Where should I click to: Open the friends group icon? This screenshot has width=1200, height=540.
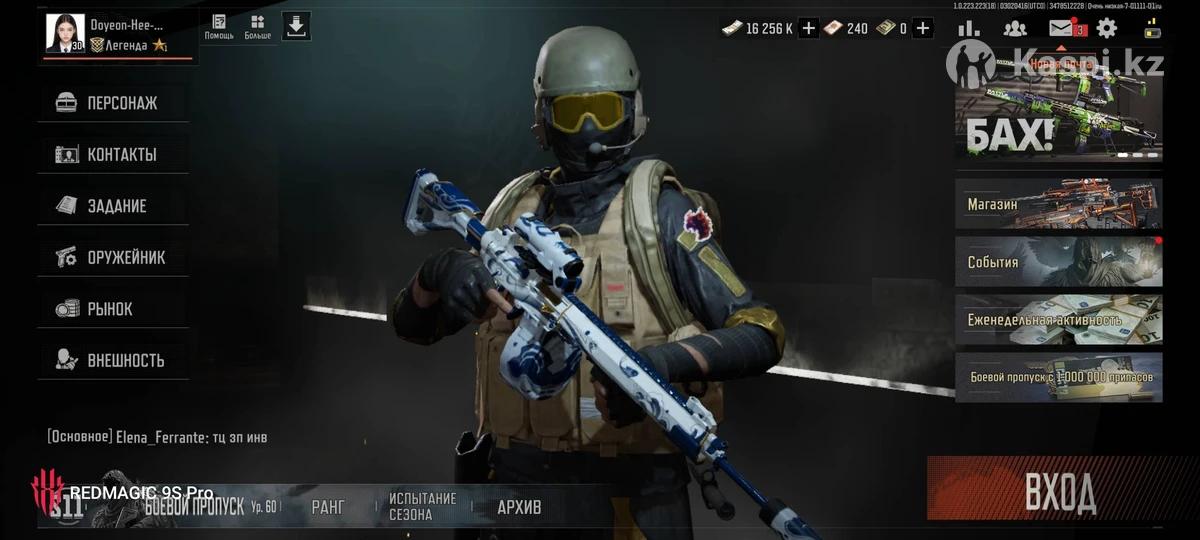pos(1015,28)
